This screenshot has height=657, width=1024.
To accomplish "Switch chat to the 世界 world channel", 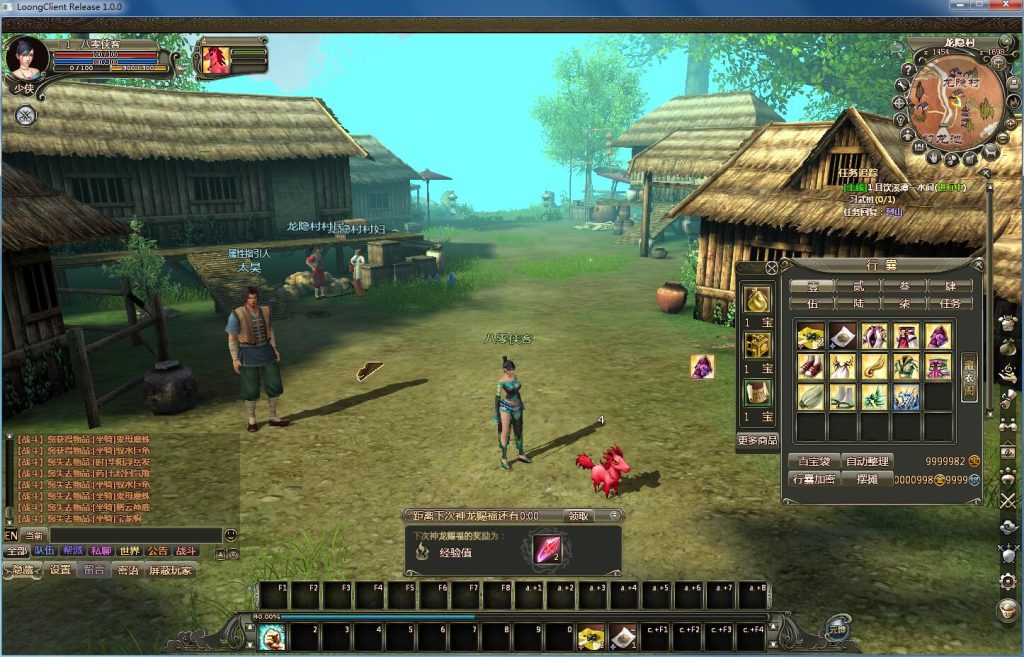I will (130, 551).
